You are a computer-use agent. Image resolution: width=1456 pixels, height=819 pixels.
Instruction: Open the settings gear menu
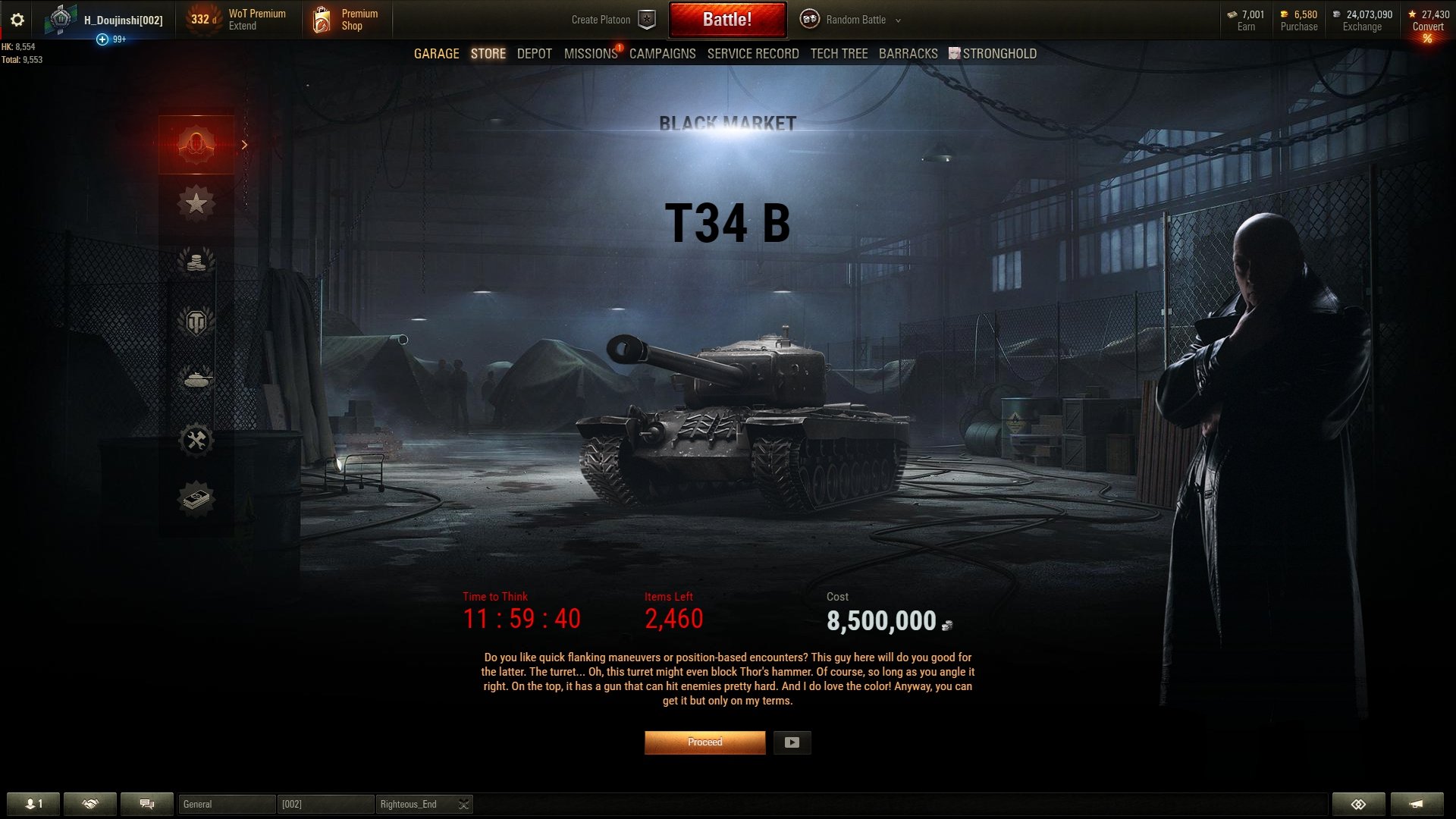(17, 20)
